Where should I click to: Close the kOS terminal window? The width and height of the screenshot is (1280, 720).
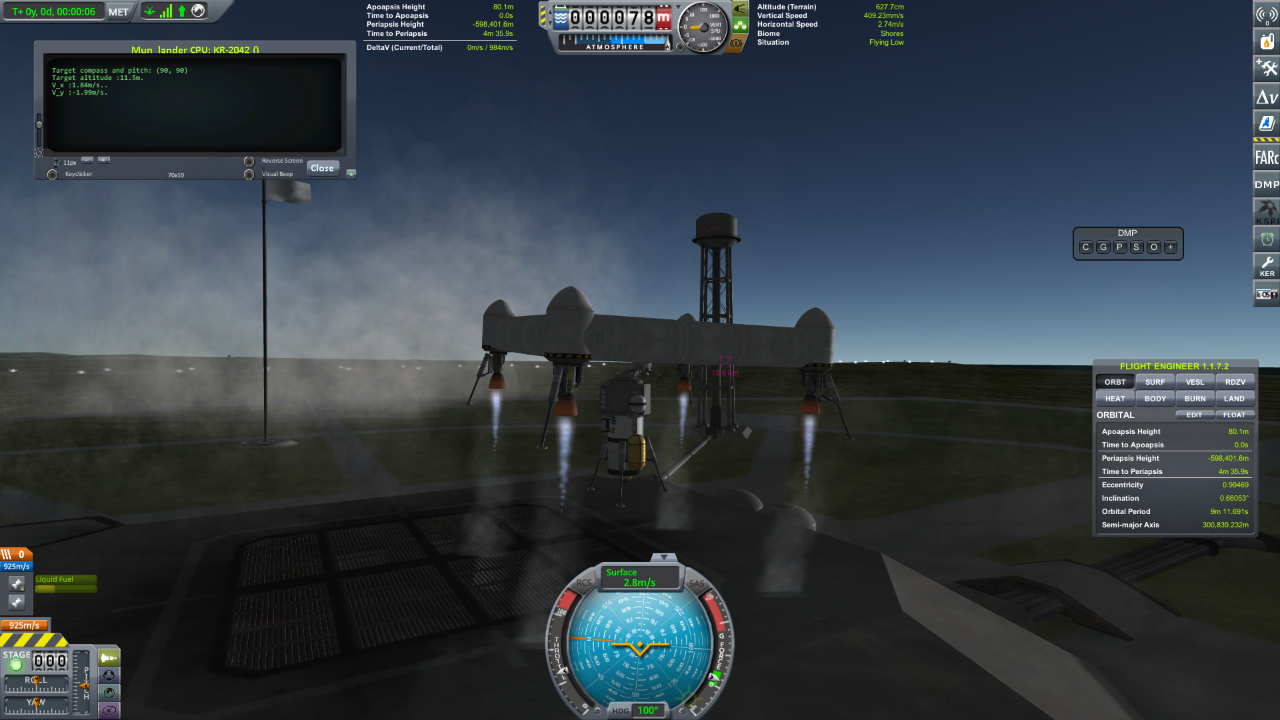click(x=322, y=168)
